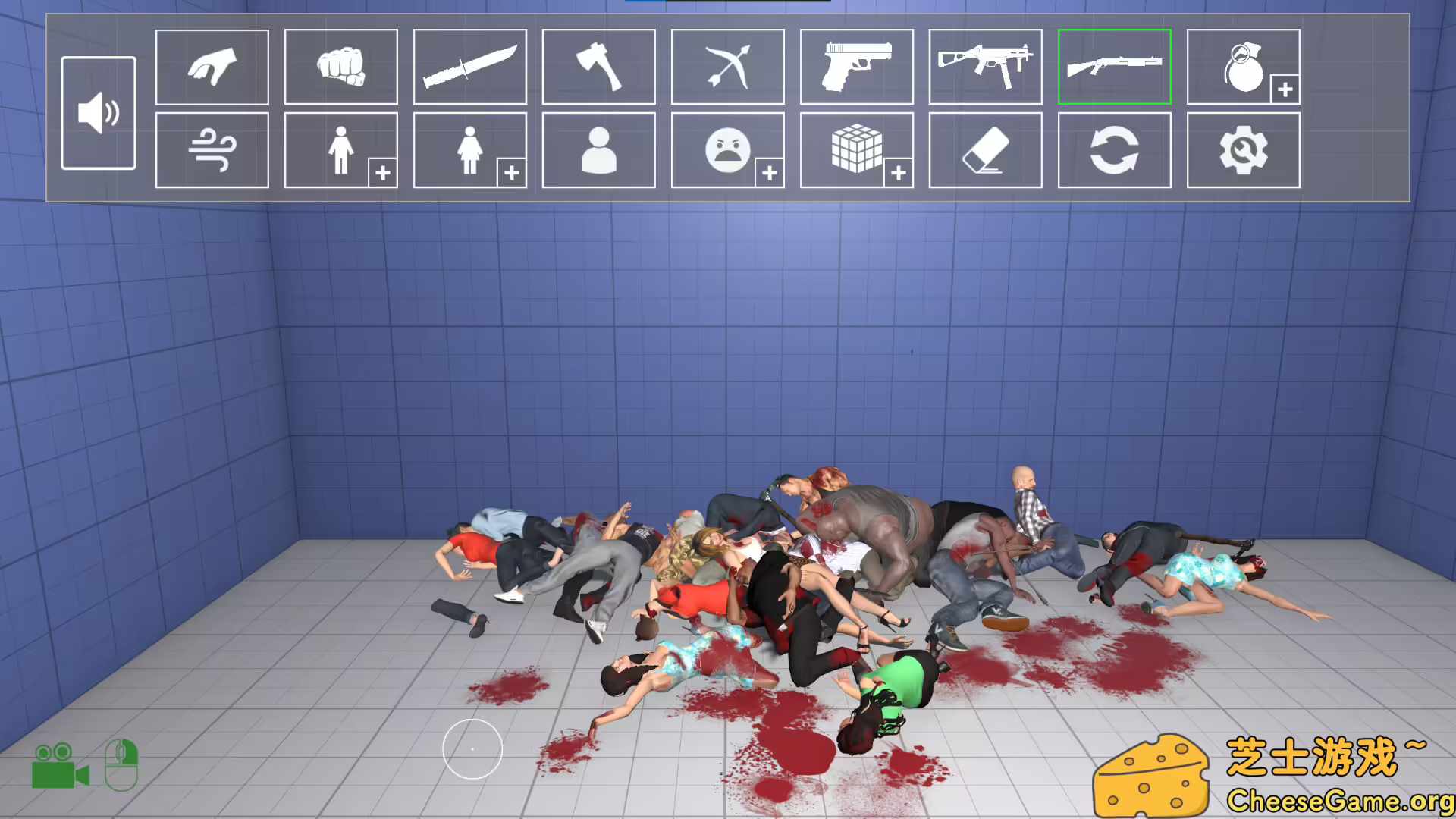Select the axe weapon

[x=598, y=67]
